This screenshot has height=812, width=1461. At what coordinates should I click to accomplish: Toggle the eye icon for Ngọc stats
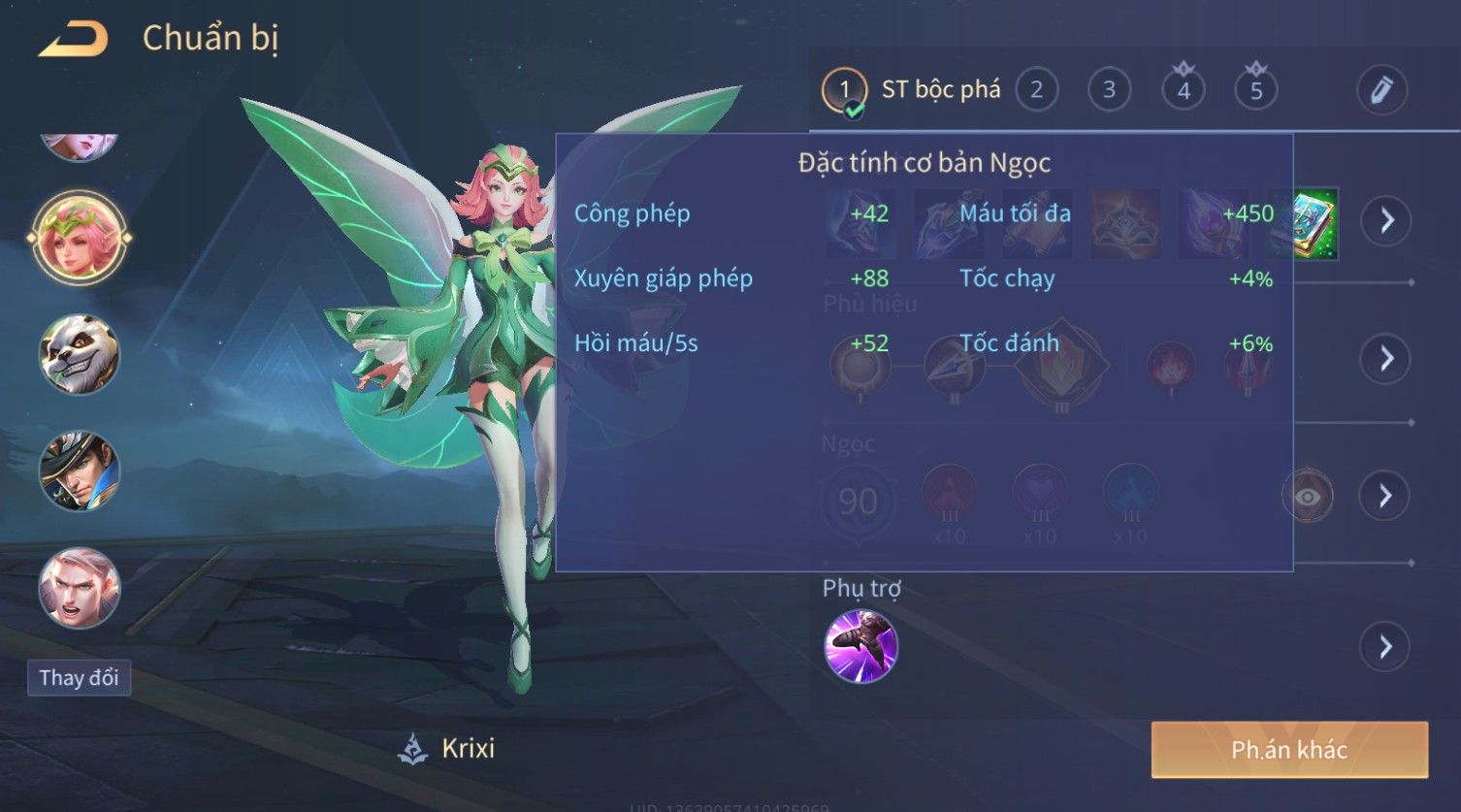1307,497
